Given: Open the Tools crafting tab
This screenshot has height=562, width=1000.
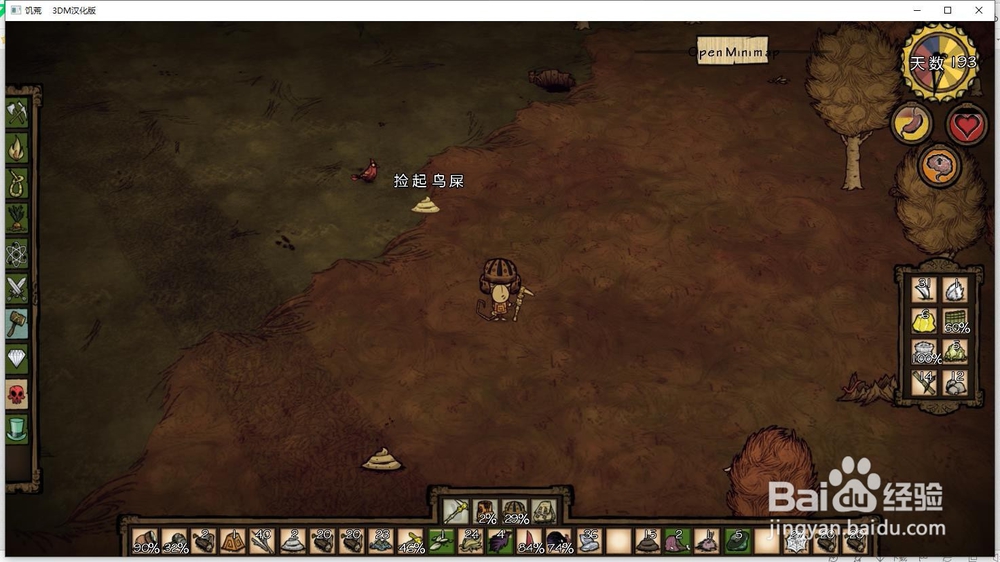Looking at the screenshot, I should pyautogui.click(x=17, y=113).
